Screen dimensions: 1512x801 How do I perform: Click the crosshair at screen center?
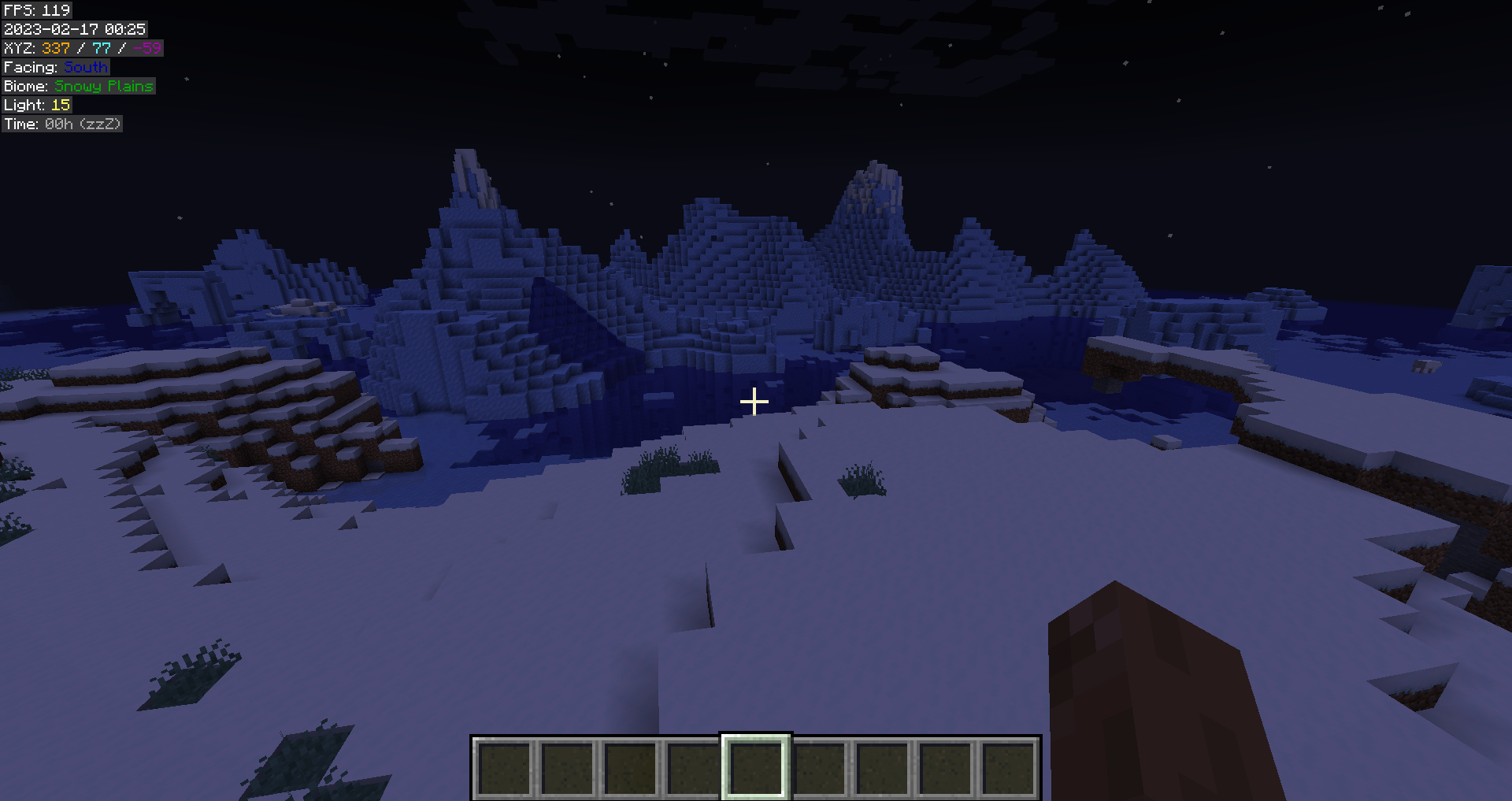click(754, 402)
